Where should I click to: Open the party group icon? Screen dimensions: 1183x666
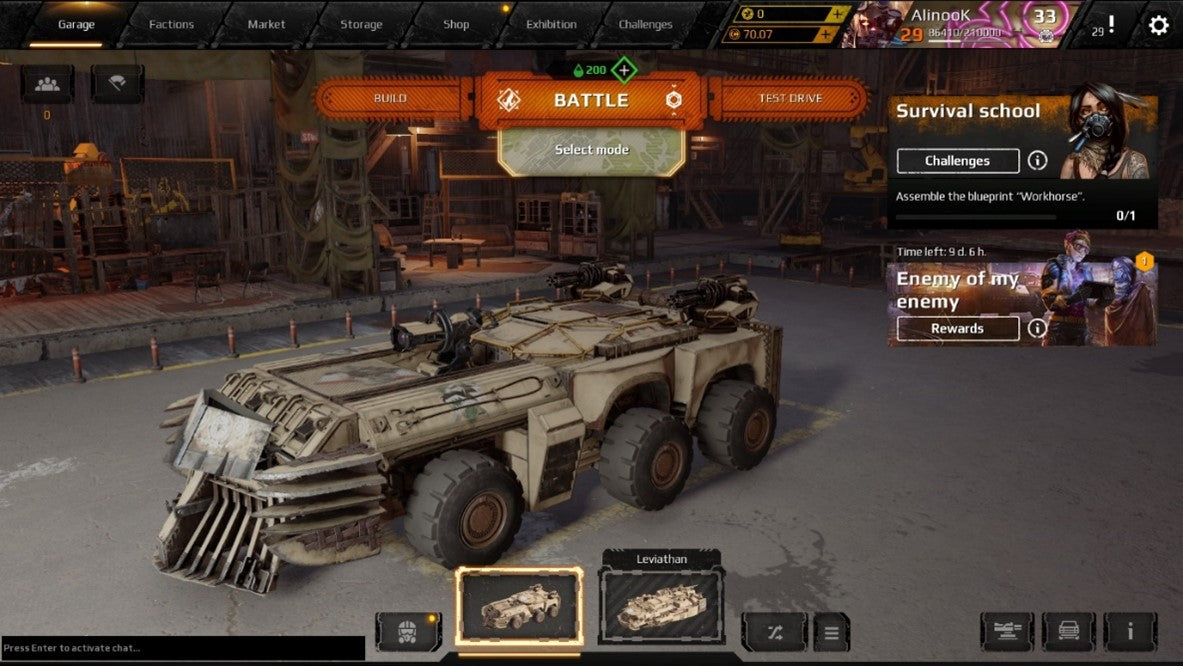point(47,84)
